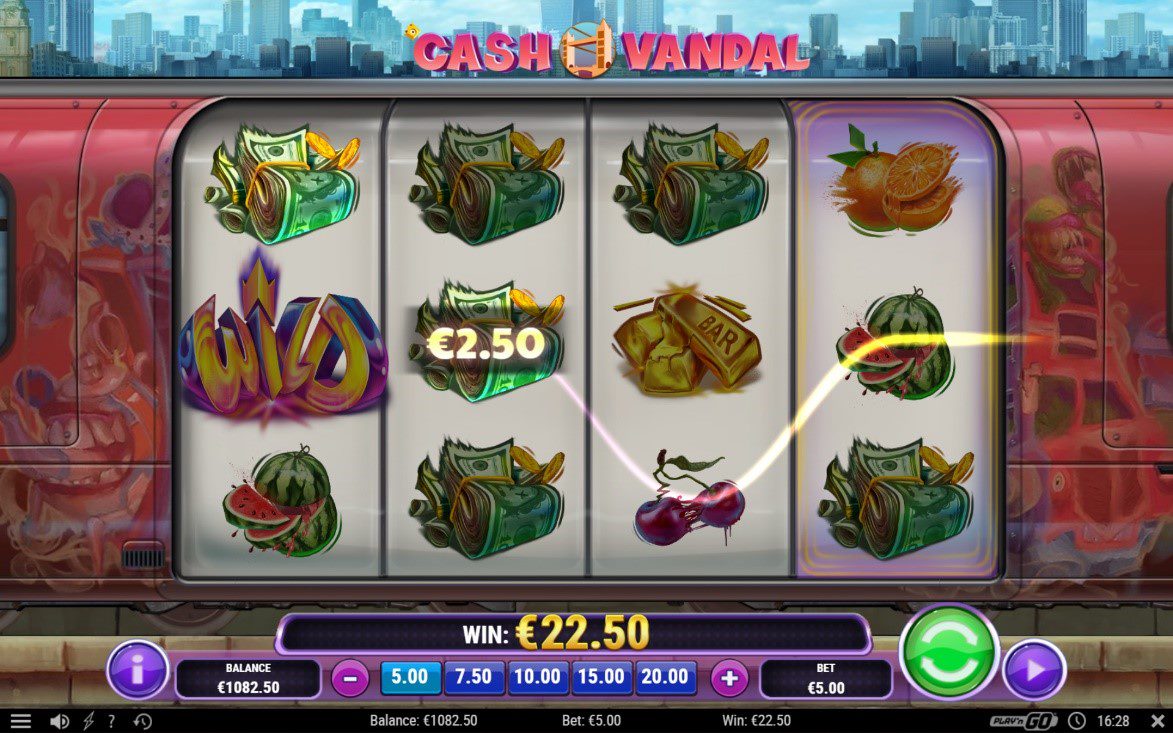Viewport: 1173px width, 733px height.
Task: Open the purple info paytable button
Action: coord(137,671)
